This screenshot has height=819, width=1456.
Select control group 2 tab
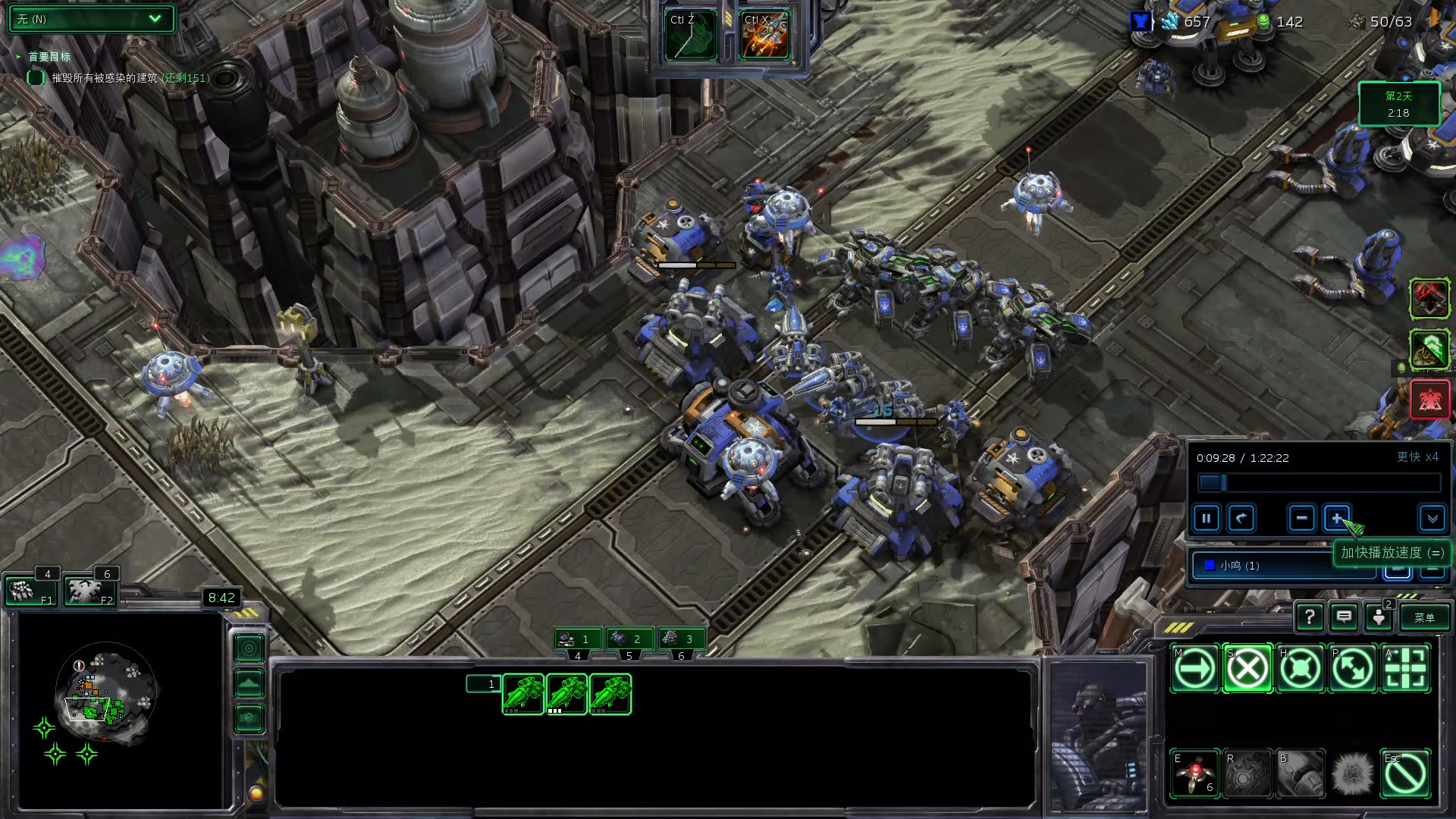tap(629, 639)
